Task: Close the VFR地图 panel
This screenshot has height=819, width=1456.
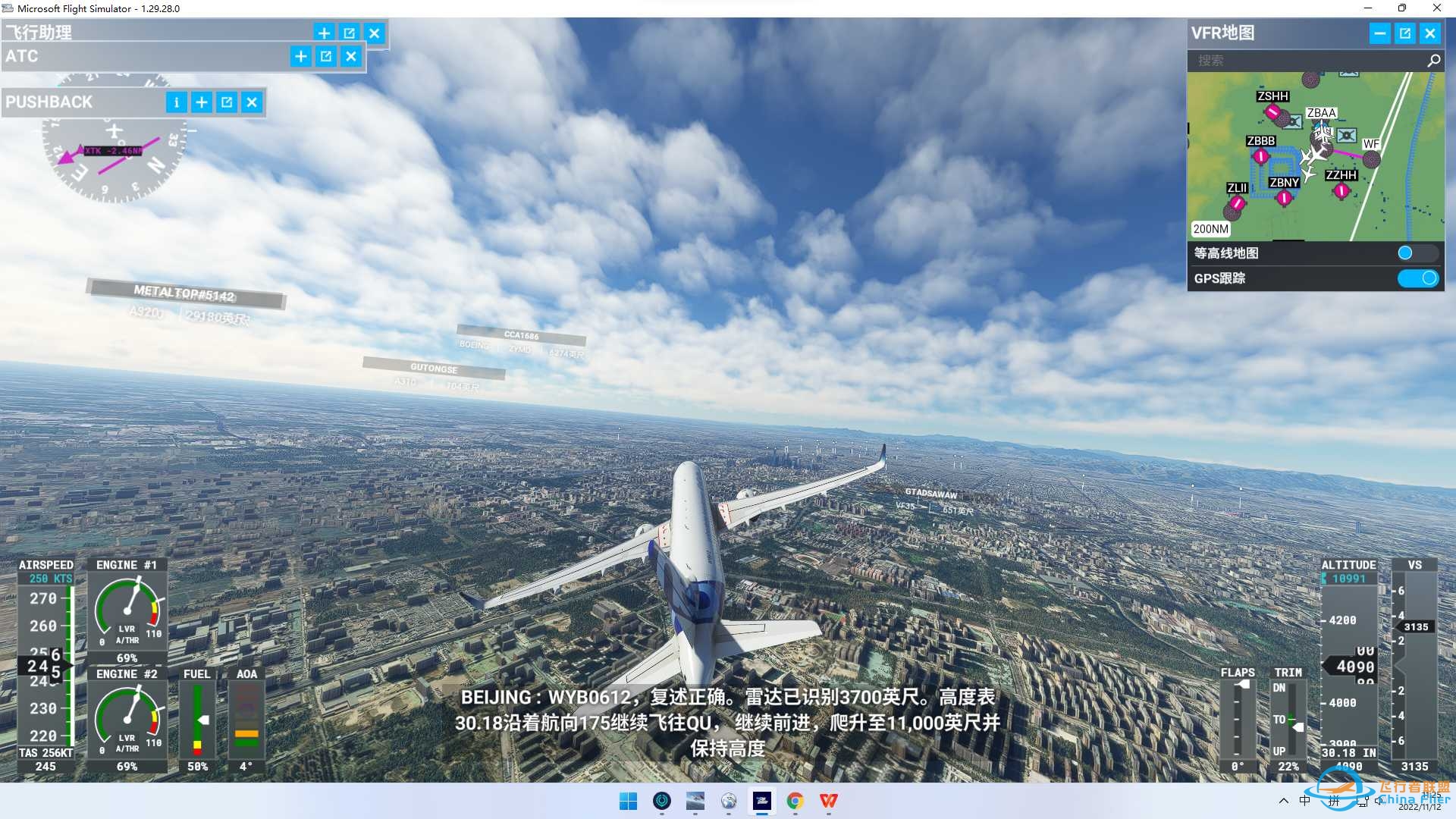Action: [1430, 33]
